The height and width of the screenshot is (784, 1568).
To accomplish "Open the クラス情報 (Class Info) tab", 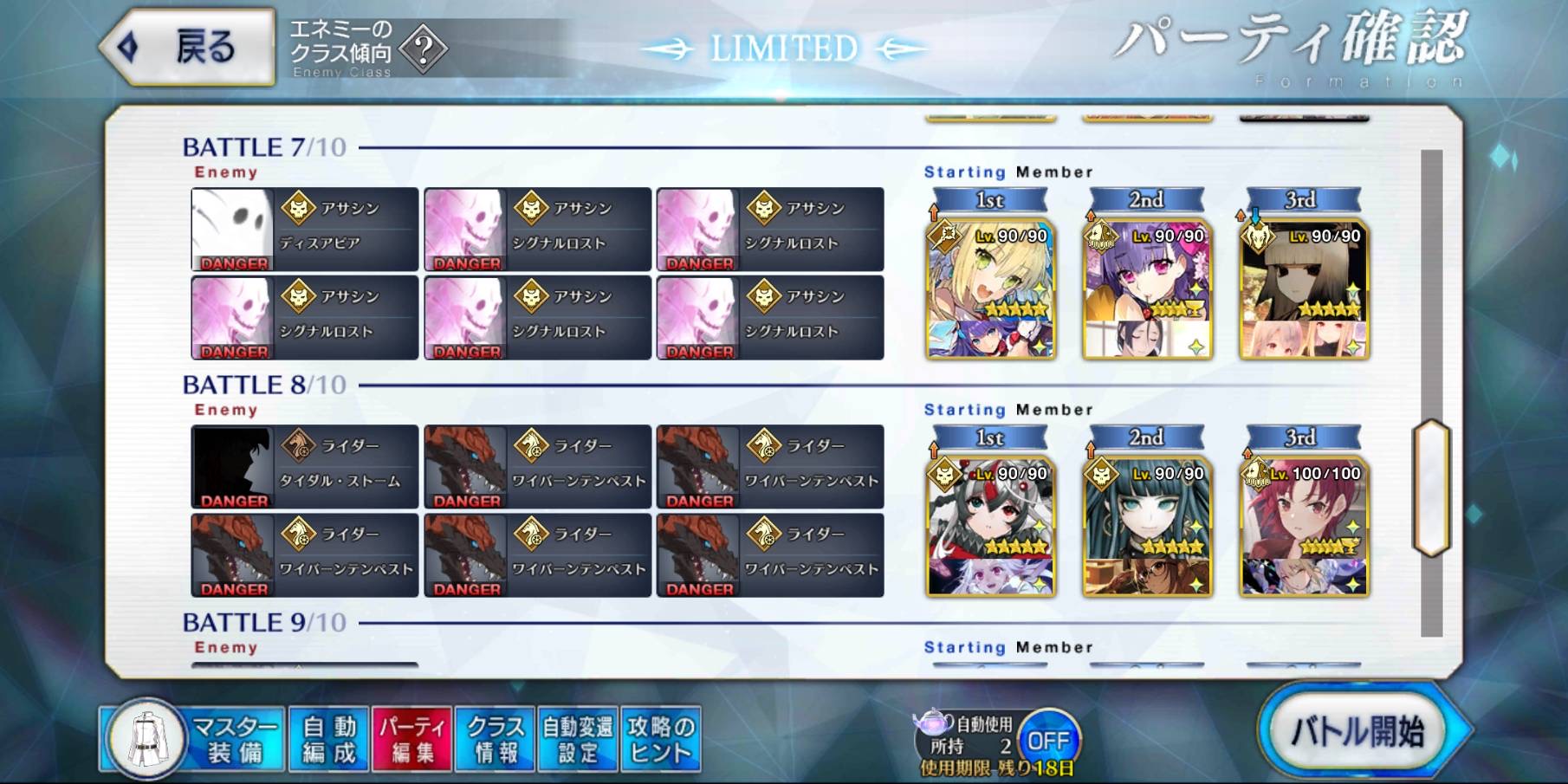I will pyautogui.click(x=494, y=737).
